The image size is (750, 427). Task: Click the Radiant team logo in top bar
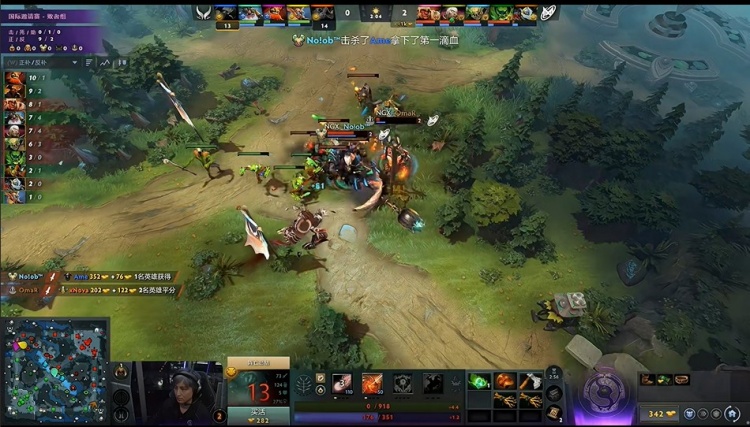pyautogui.click(x=207, y=14)
